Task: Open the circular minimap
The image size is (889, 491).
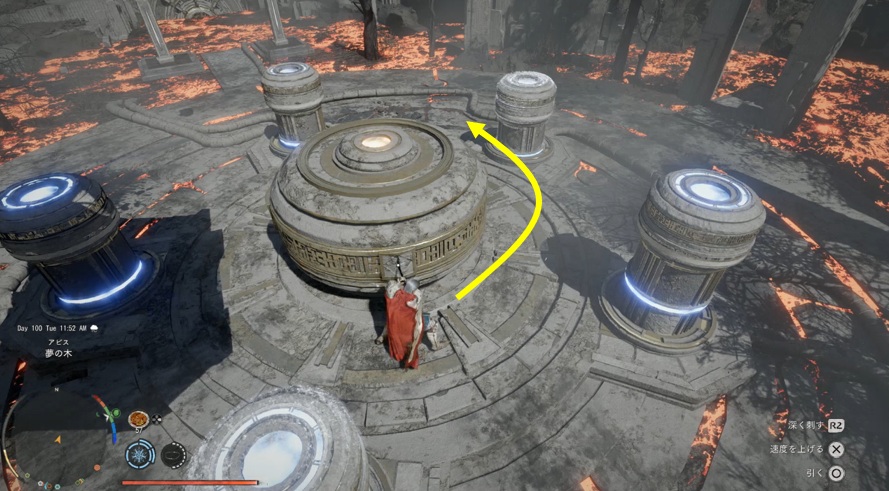Action: tap(55, 438)
